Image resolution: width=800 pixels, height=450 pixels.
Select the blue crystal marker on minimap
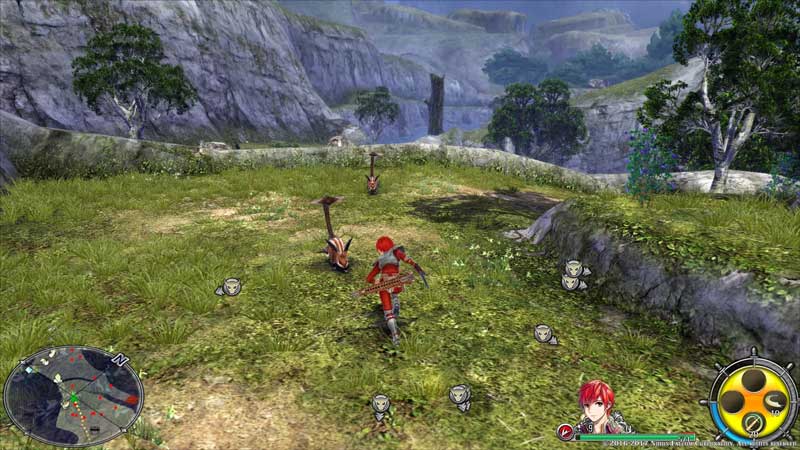pyautogui.click(x=31, y=369)
